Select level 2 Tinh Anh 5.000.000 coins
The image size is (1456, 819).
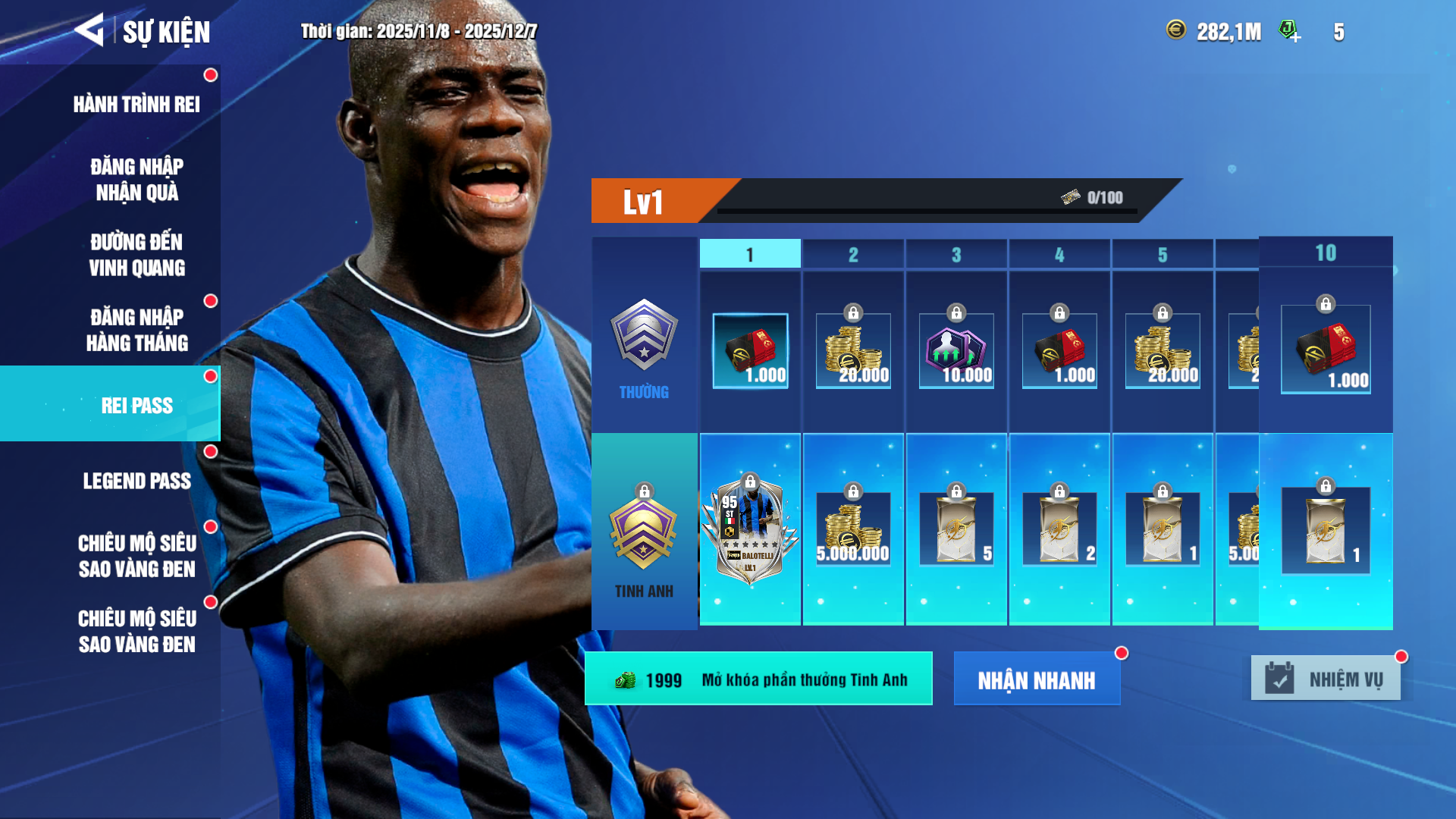coord(853,529)
